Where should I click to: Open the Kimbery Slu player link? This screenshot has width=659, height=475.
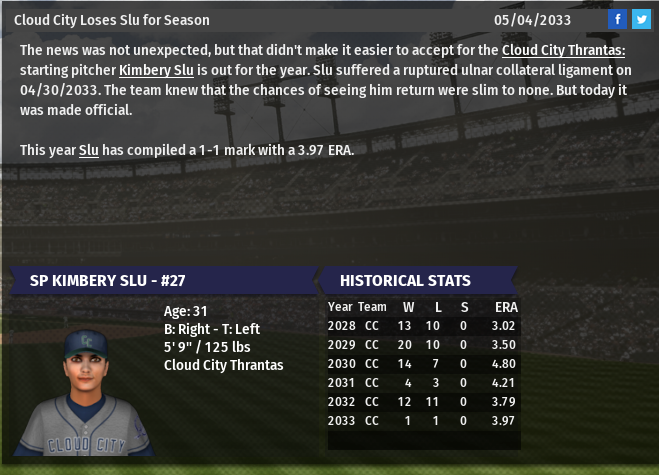tap(156, 70)
